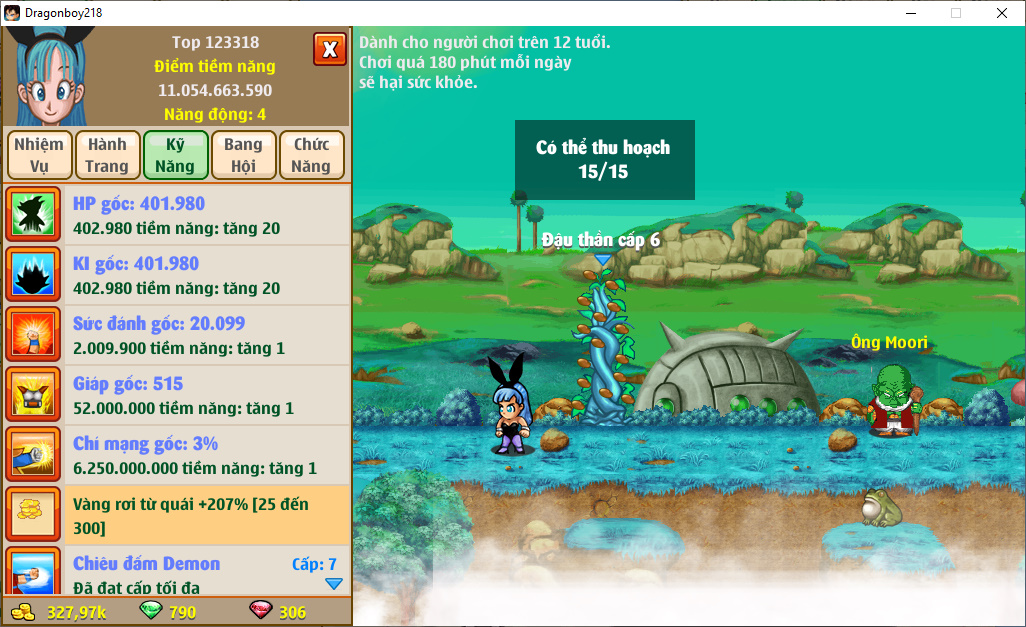Close the Dragonboy218 game window
Viewport: 1026px width, 627px height.
coord(1001,13)
